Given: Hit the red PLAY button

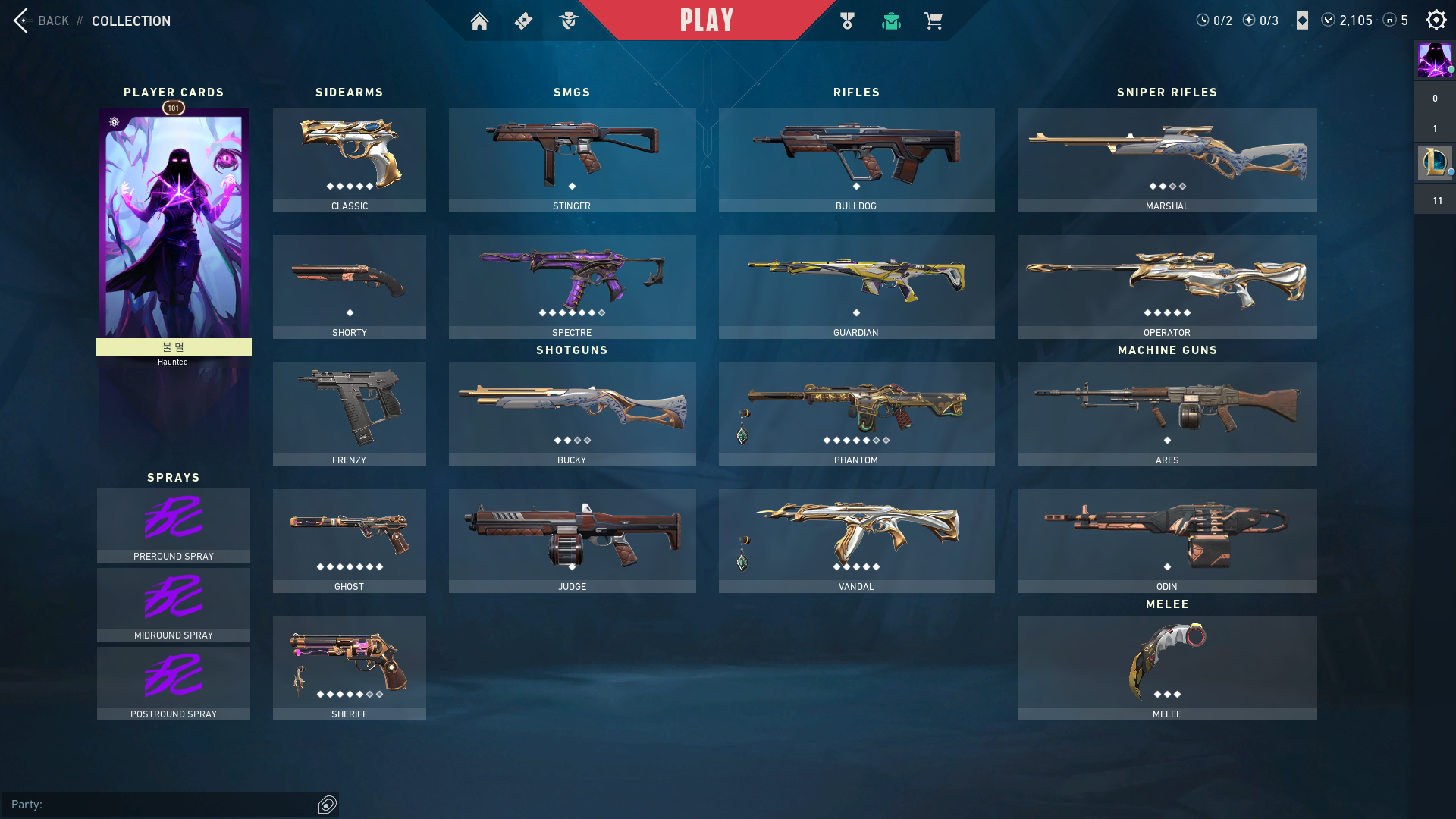Looking at the screenshot, I should 706,20.
